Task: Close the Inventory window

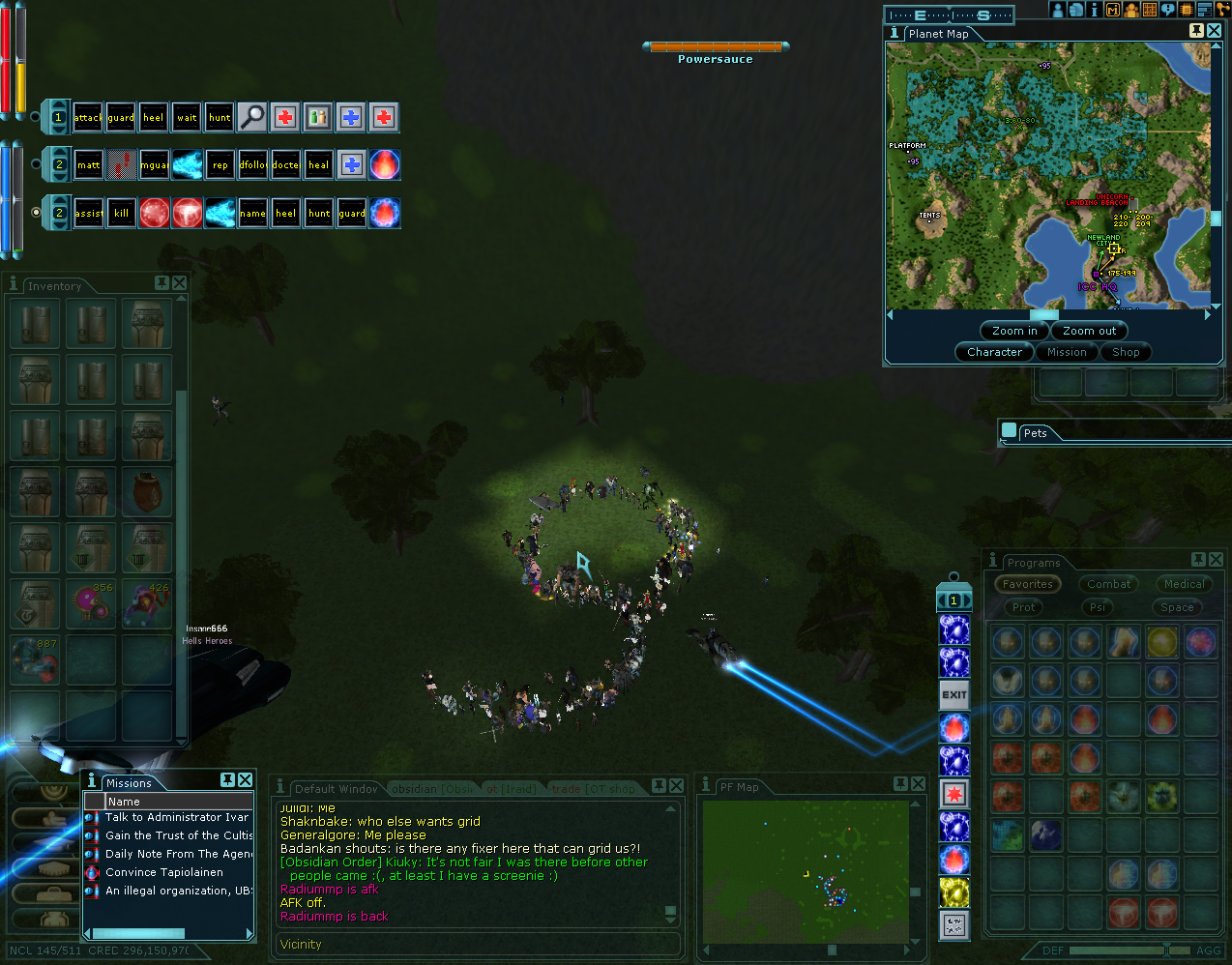Action: (180, 283)
